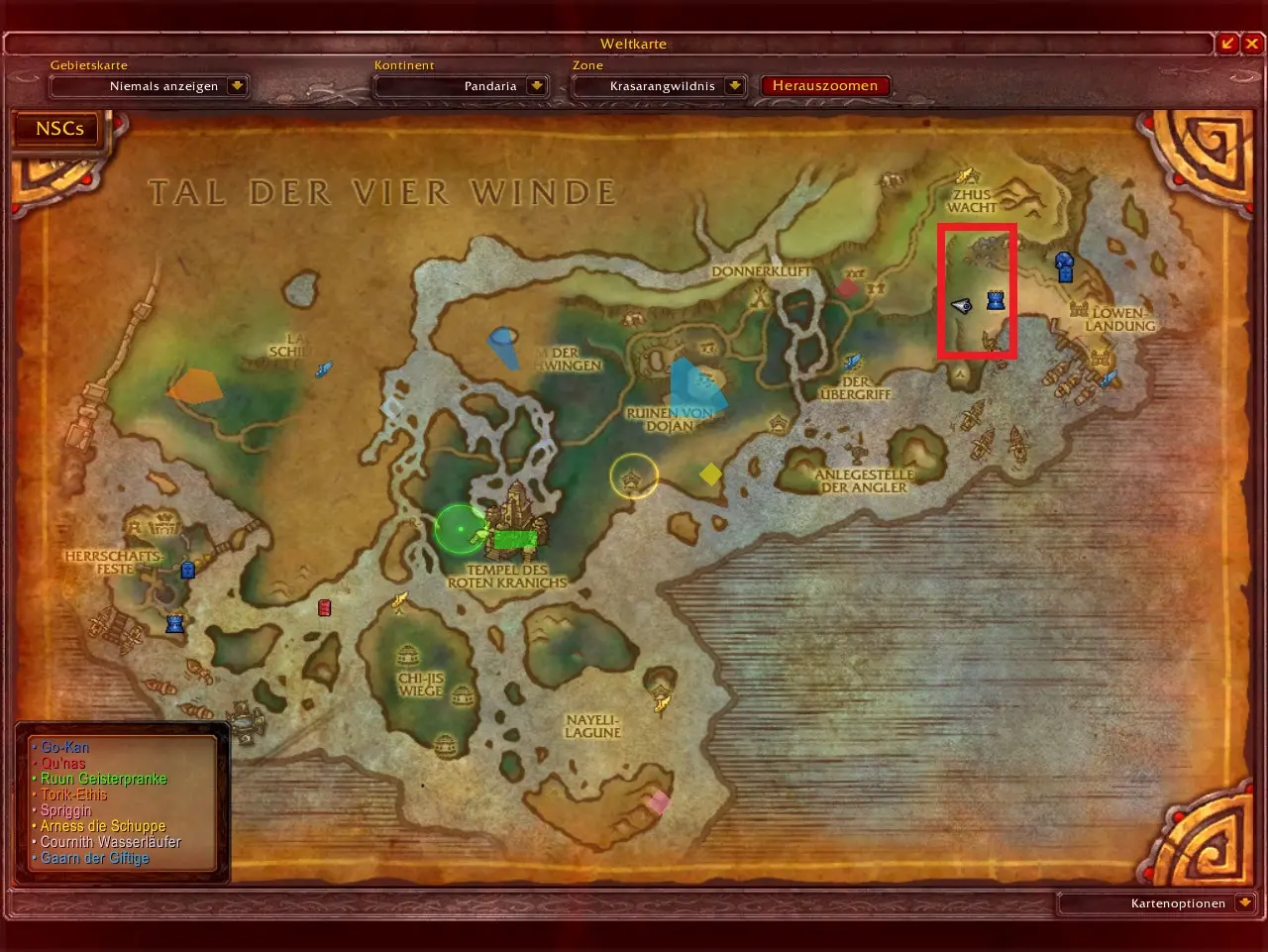
Task: Select Go-Kan in the map legend
Action: click(x=64, y=748)
